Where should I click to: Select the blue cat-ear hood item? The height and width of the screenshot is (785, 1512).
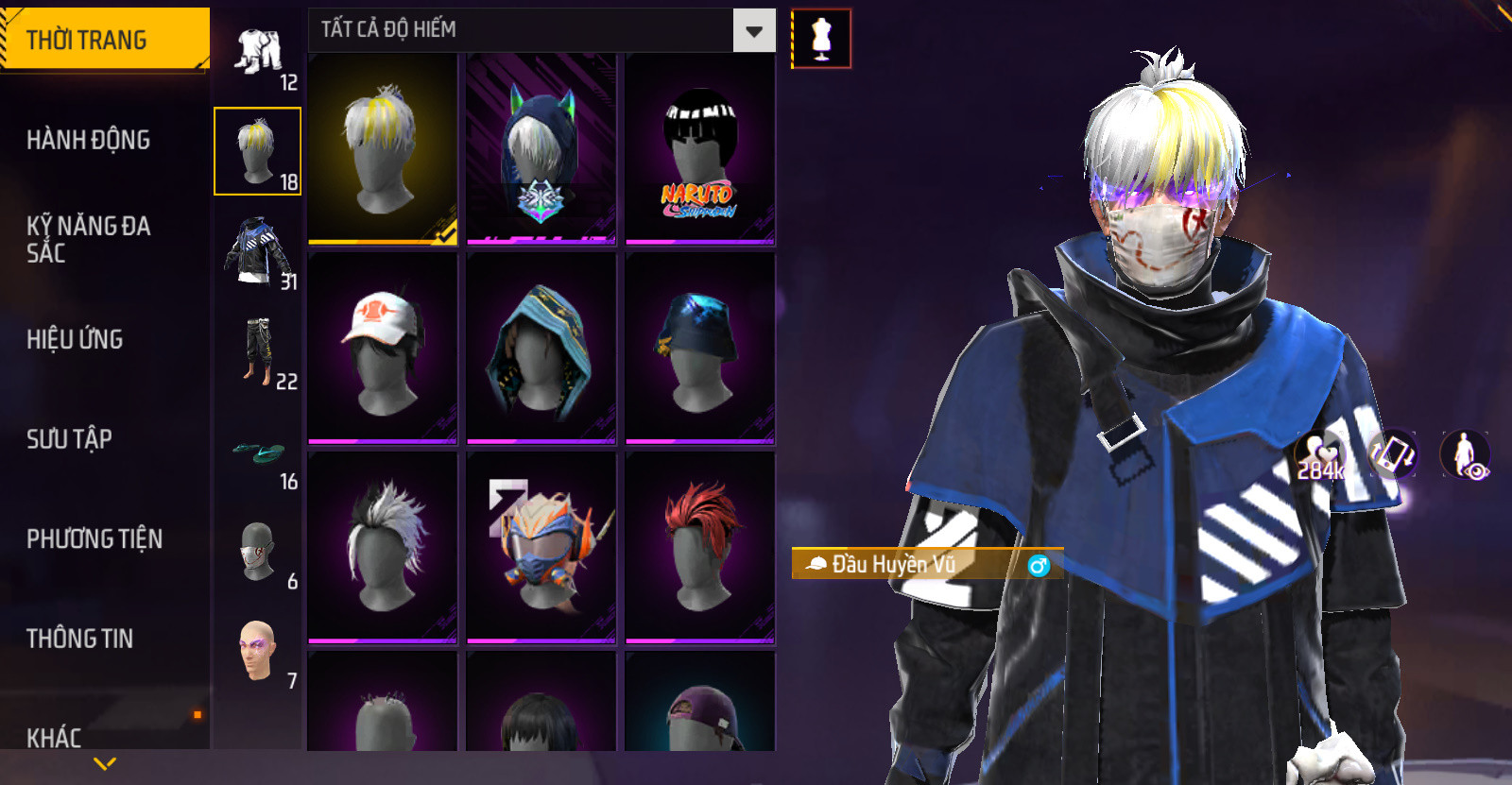(x=541, y=149)
